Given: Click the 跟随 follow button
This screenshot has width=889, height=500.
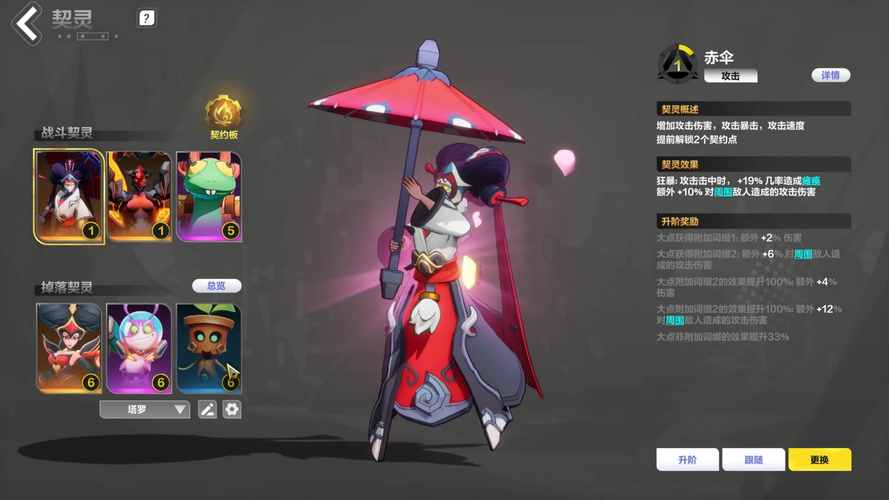Looking at the screenshot, I should point(753,459).
